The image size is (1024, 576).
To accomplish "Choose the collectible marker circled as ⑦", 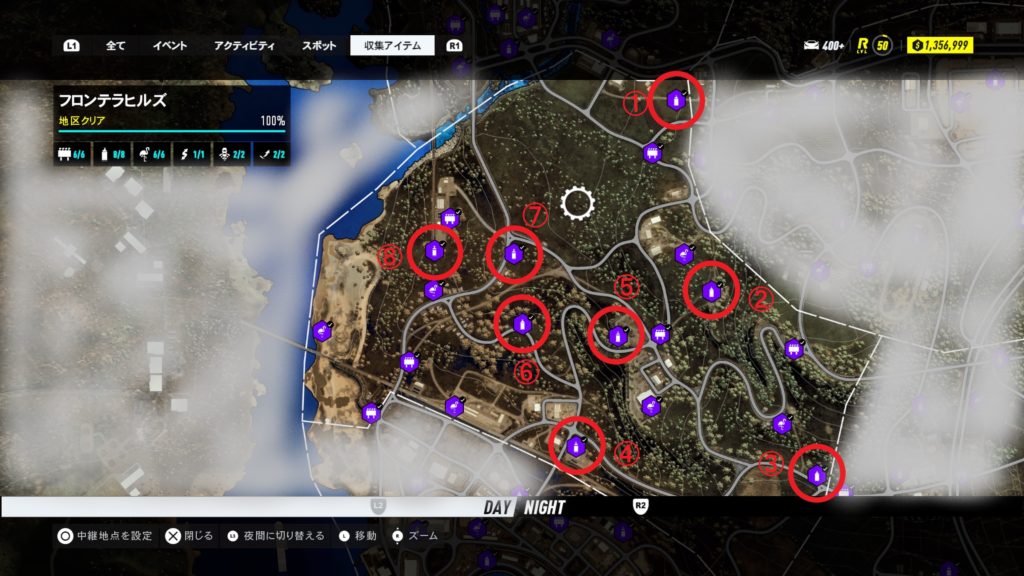I will tap(513, 254).
